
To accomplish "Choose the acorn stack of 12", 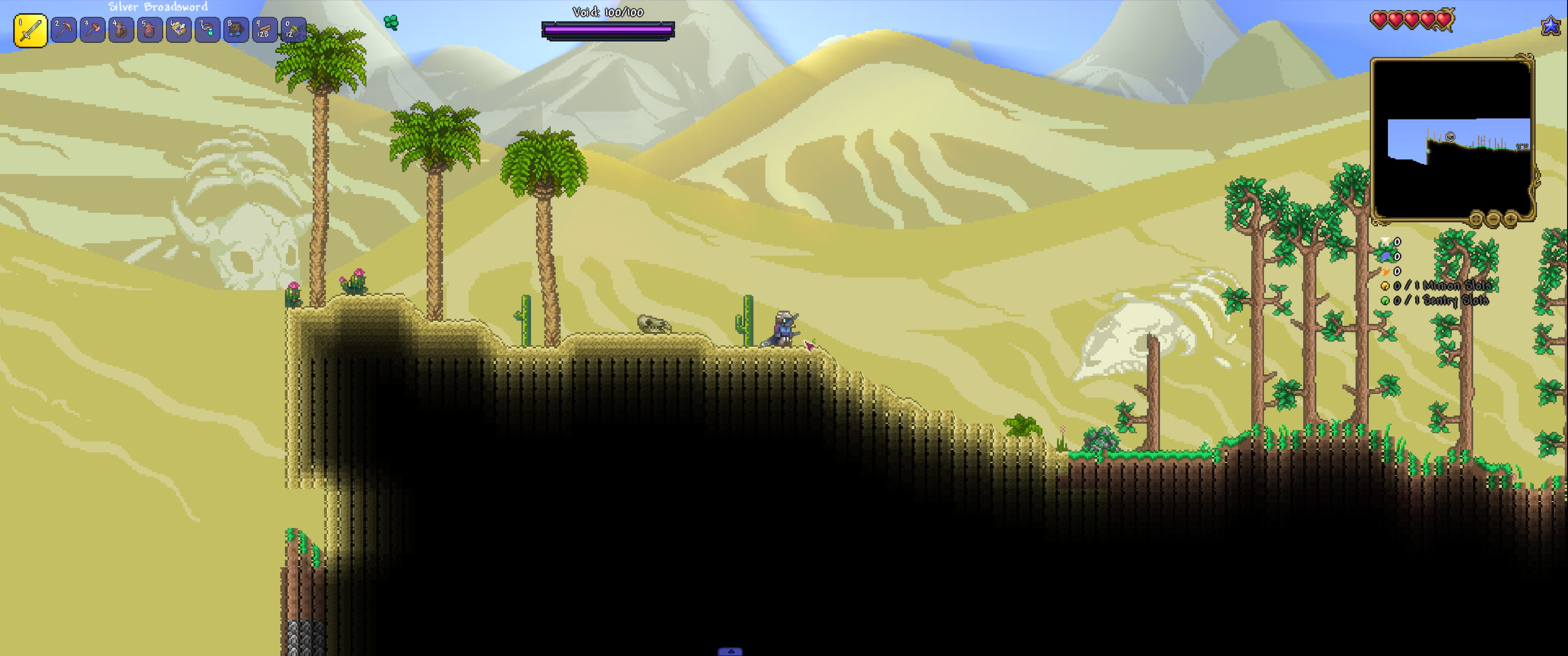I will 293,30.
